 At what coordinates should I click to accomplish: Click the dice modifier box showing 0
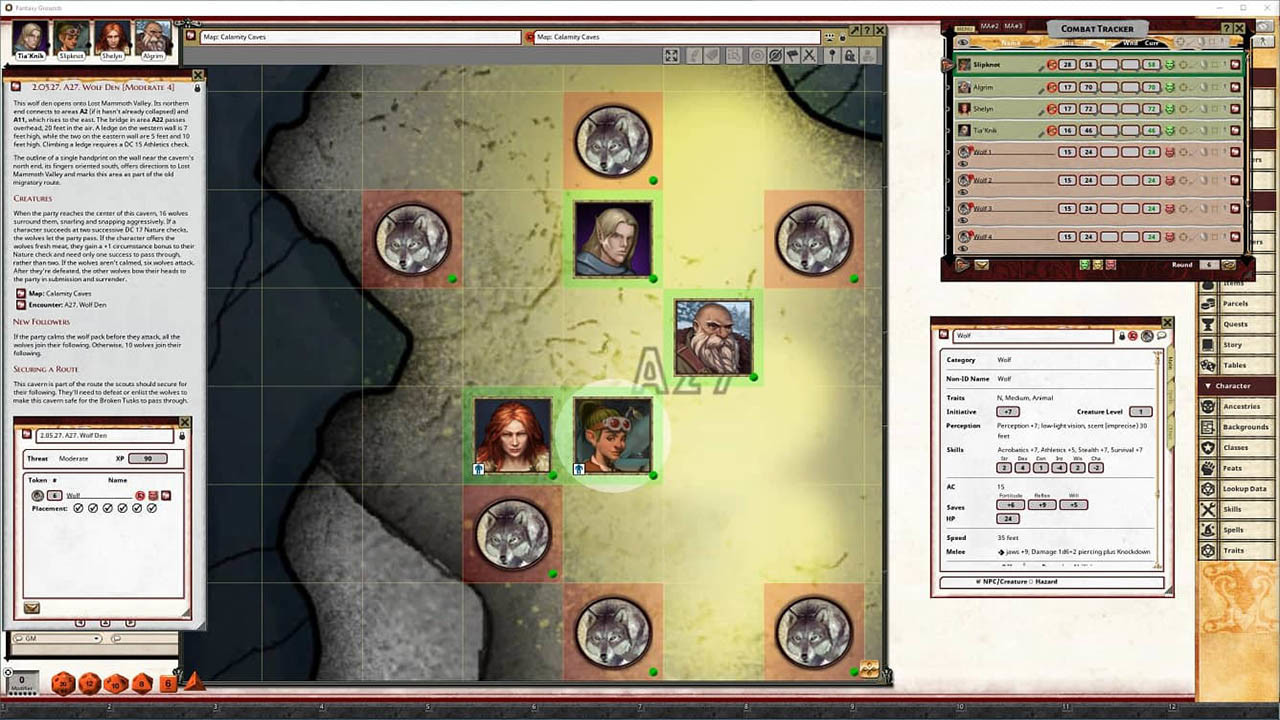coord(22,682)
